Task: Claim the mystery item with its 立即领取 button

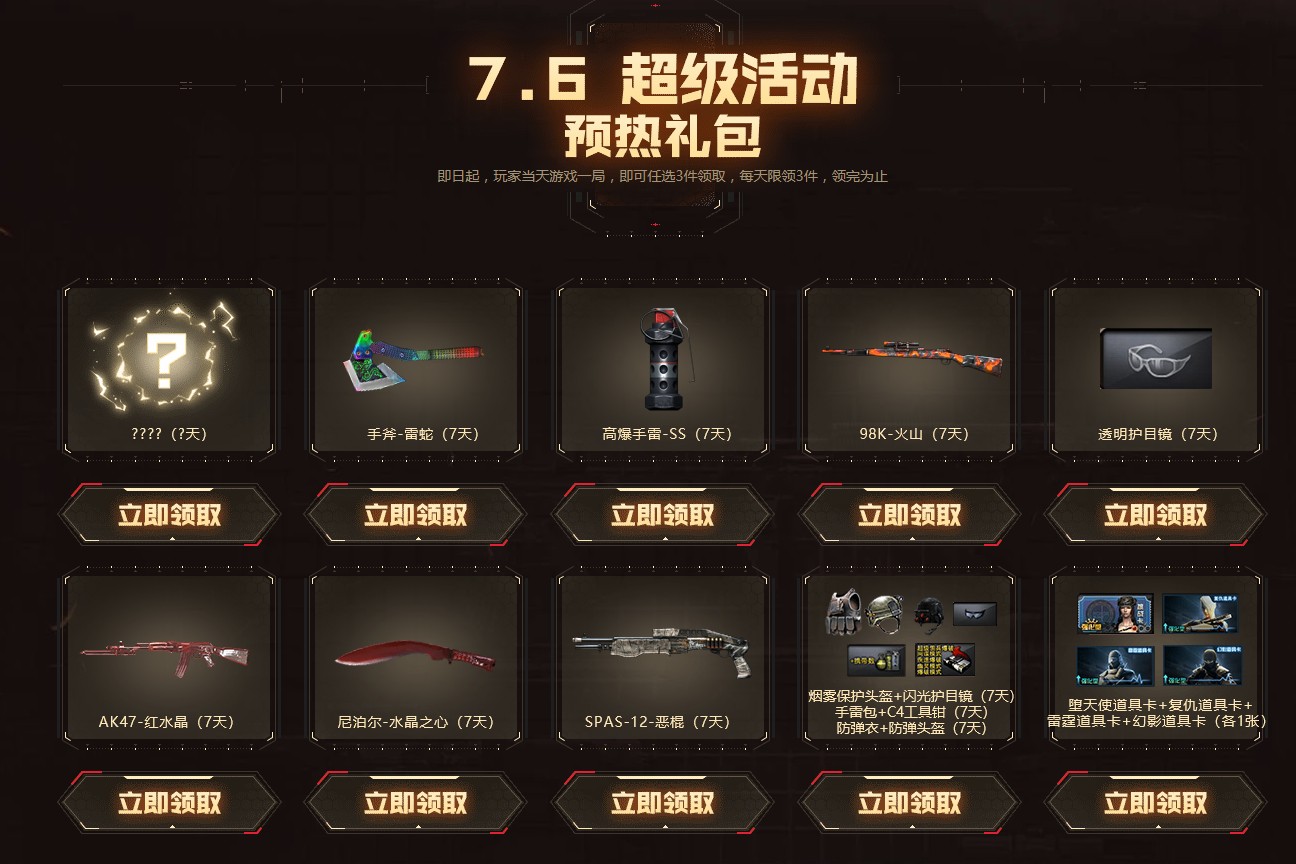Action: [x=168, y=513]
